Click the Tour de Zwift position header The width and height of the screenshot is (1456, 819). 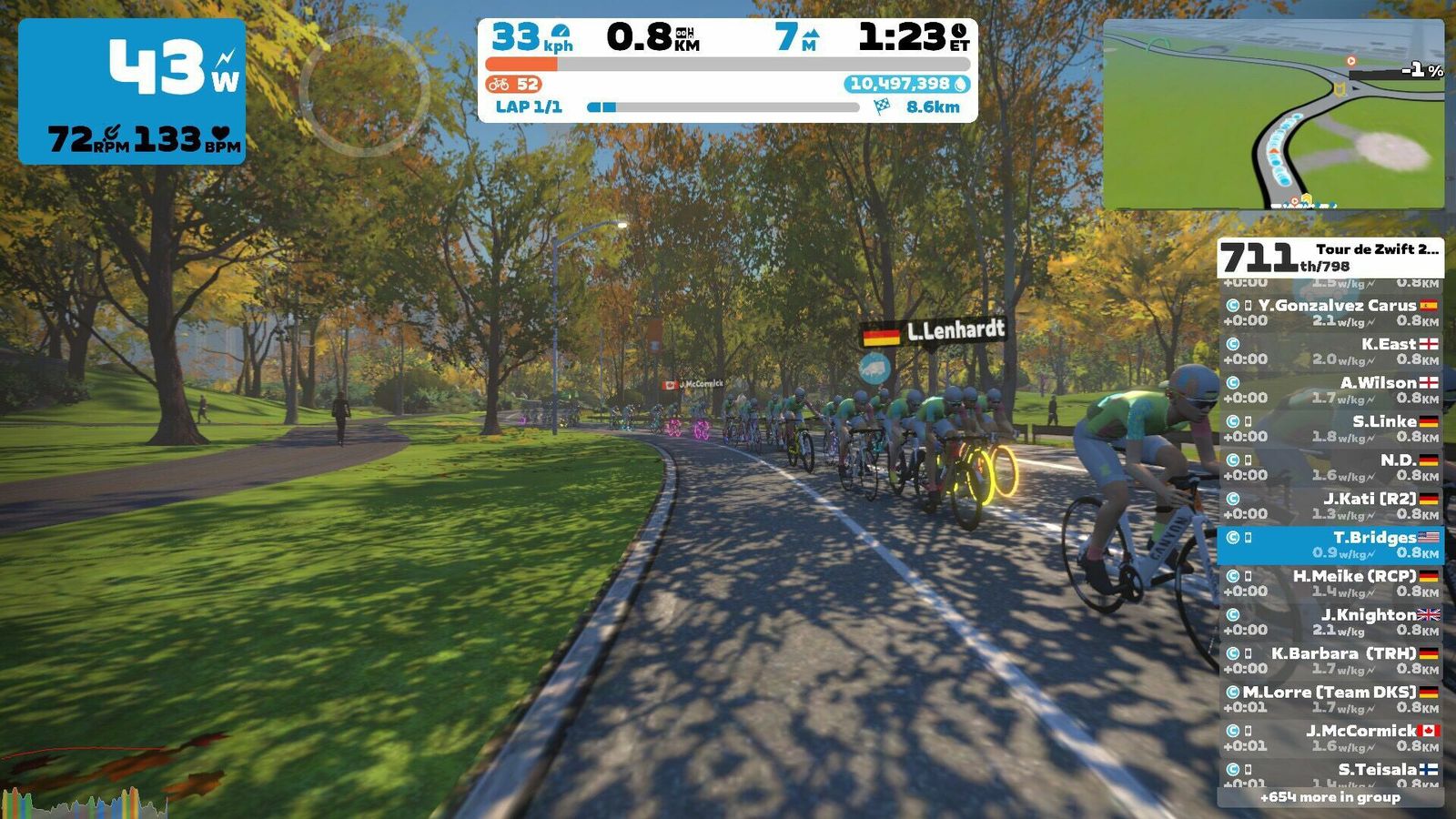pyautogui.click(x=1330, y=258)
